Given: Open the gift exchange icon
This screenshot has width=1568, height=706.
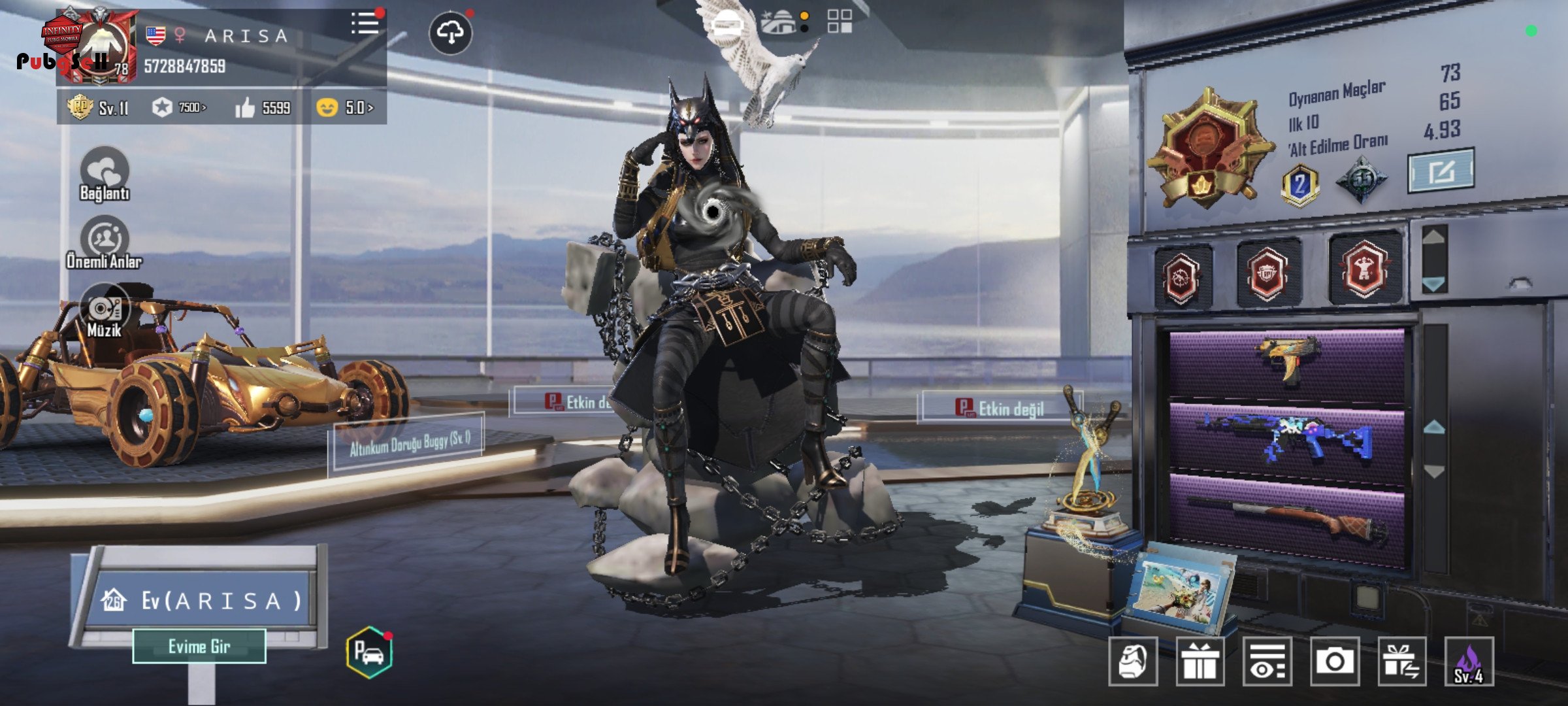Looking at the screenshot, I should tap(1401, 661).
